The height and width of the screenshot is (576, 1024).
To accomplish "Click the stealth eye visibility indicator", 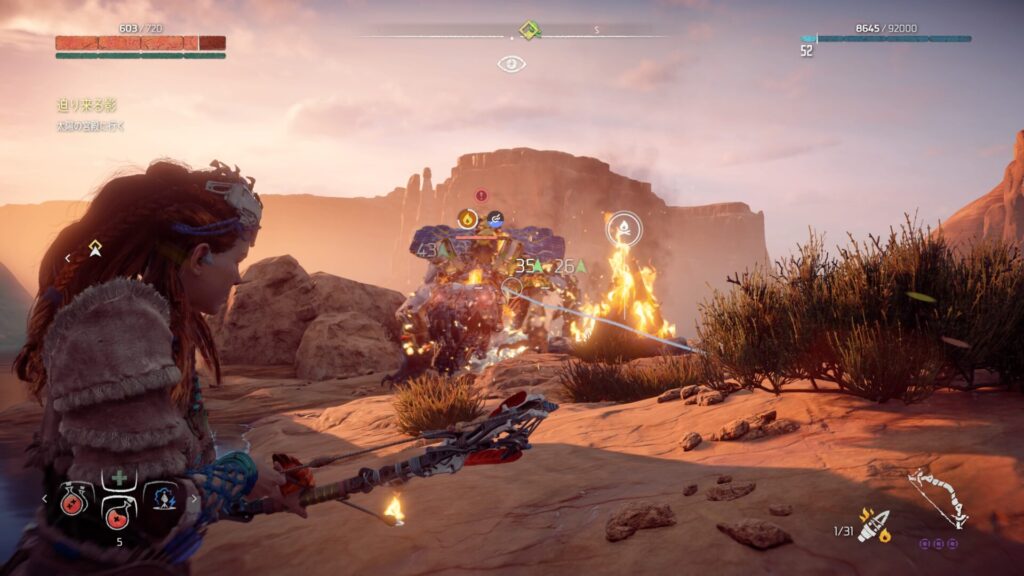I will pos(511,64).
